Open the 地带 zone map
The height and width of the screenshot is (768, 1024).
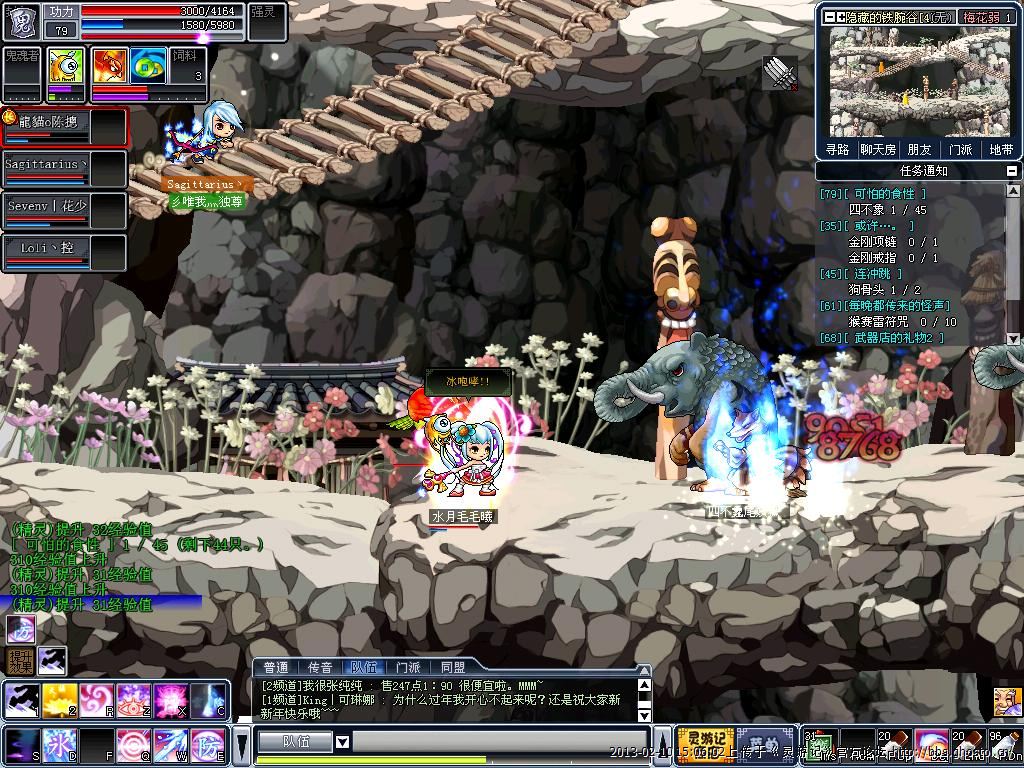coord(1001,149)
